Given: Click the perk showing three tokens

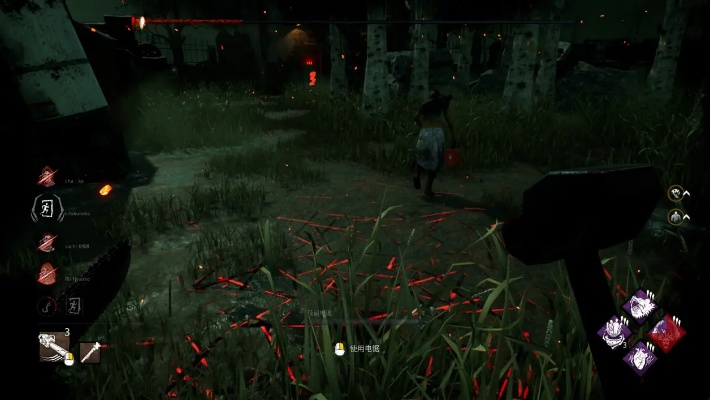Looking at the screenshot, I should [613, 332].
